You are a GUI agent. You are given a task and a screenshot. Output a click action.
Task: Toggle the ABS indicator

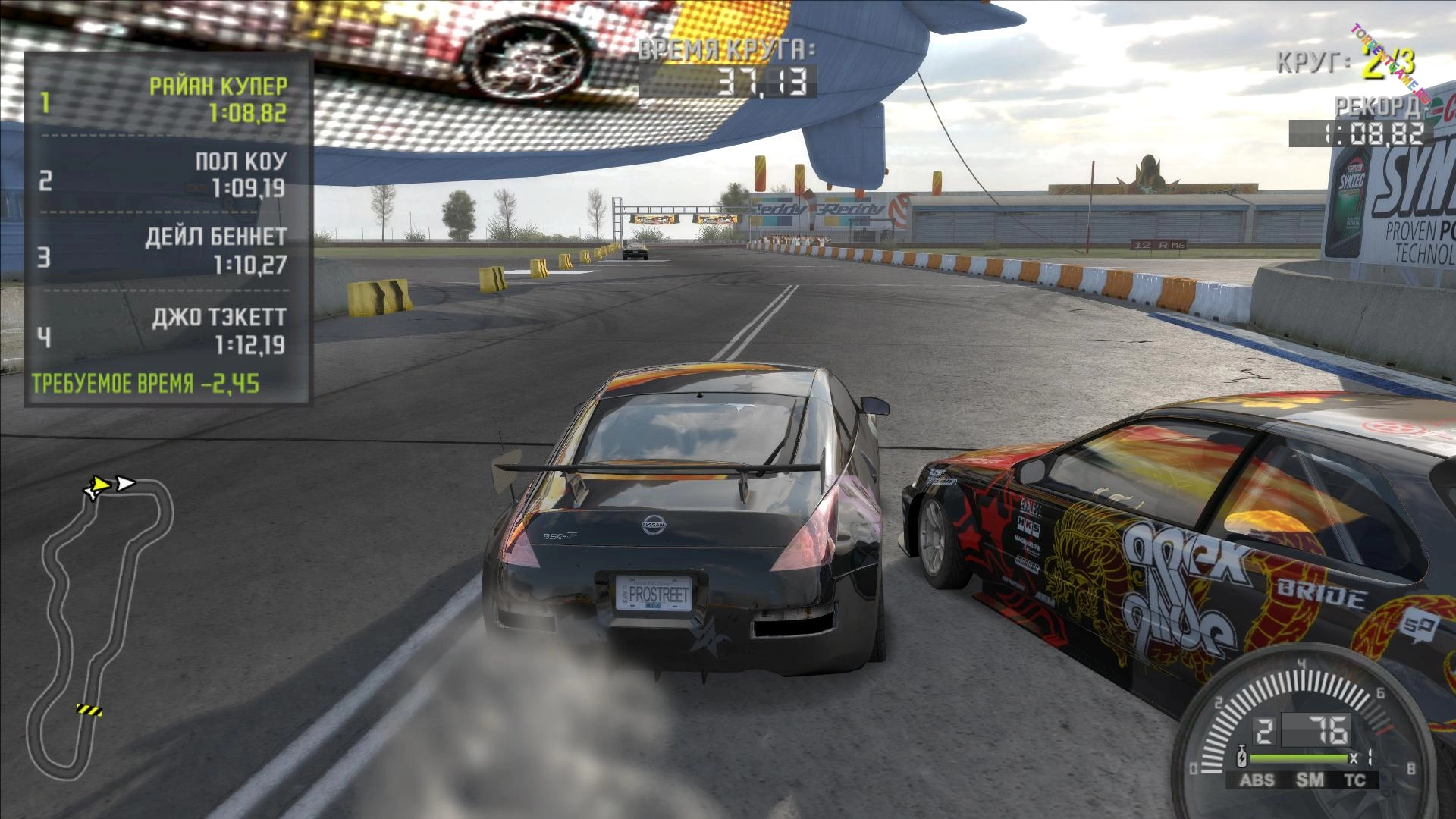point(1257,780)
